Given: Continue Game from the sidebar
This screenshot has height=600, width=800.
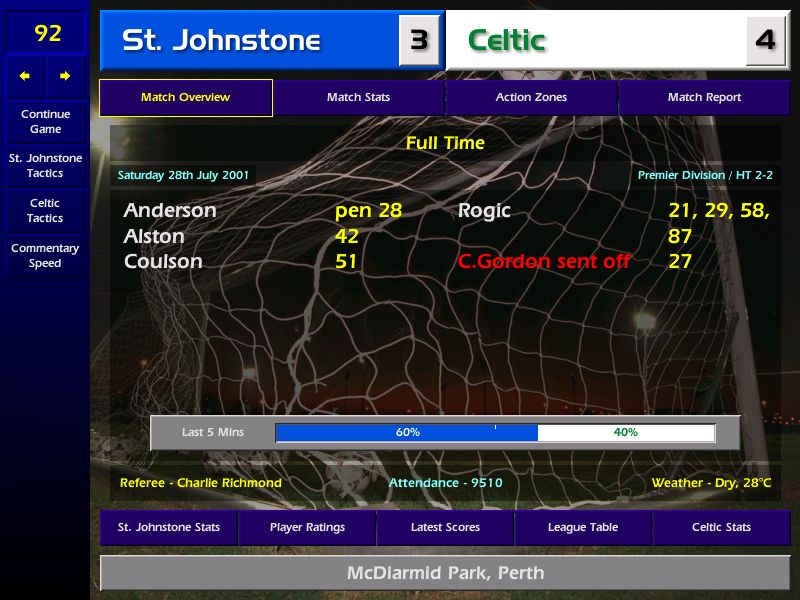Looking at the screenshot, I should 45,121.
